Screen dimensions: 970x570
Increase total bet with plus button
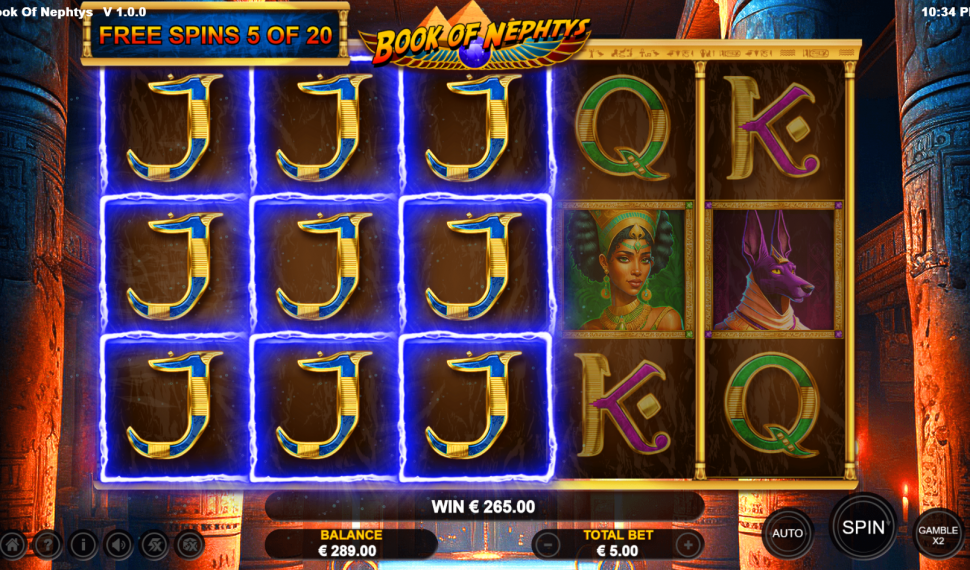point(688,545)
